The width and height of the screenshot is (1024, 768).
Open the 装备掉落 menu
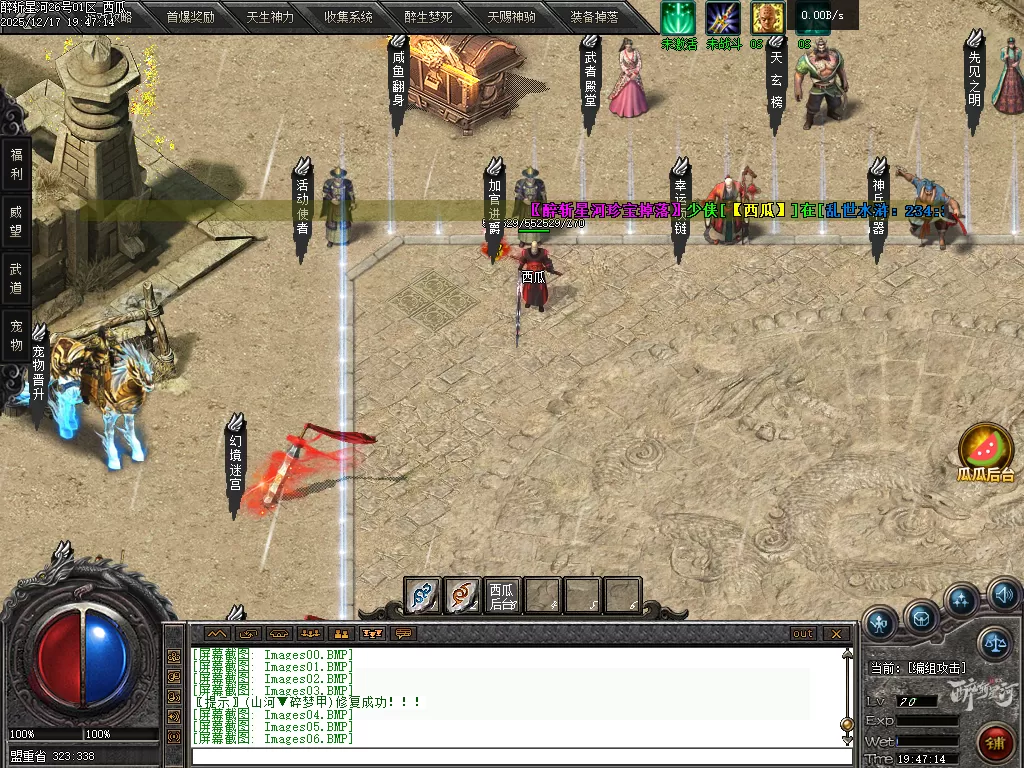pyautogui.click(x=594, y=17)
